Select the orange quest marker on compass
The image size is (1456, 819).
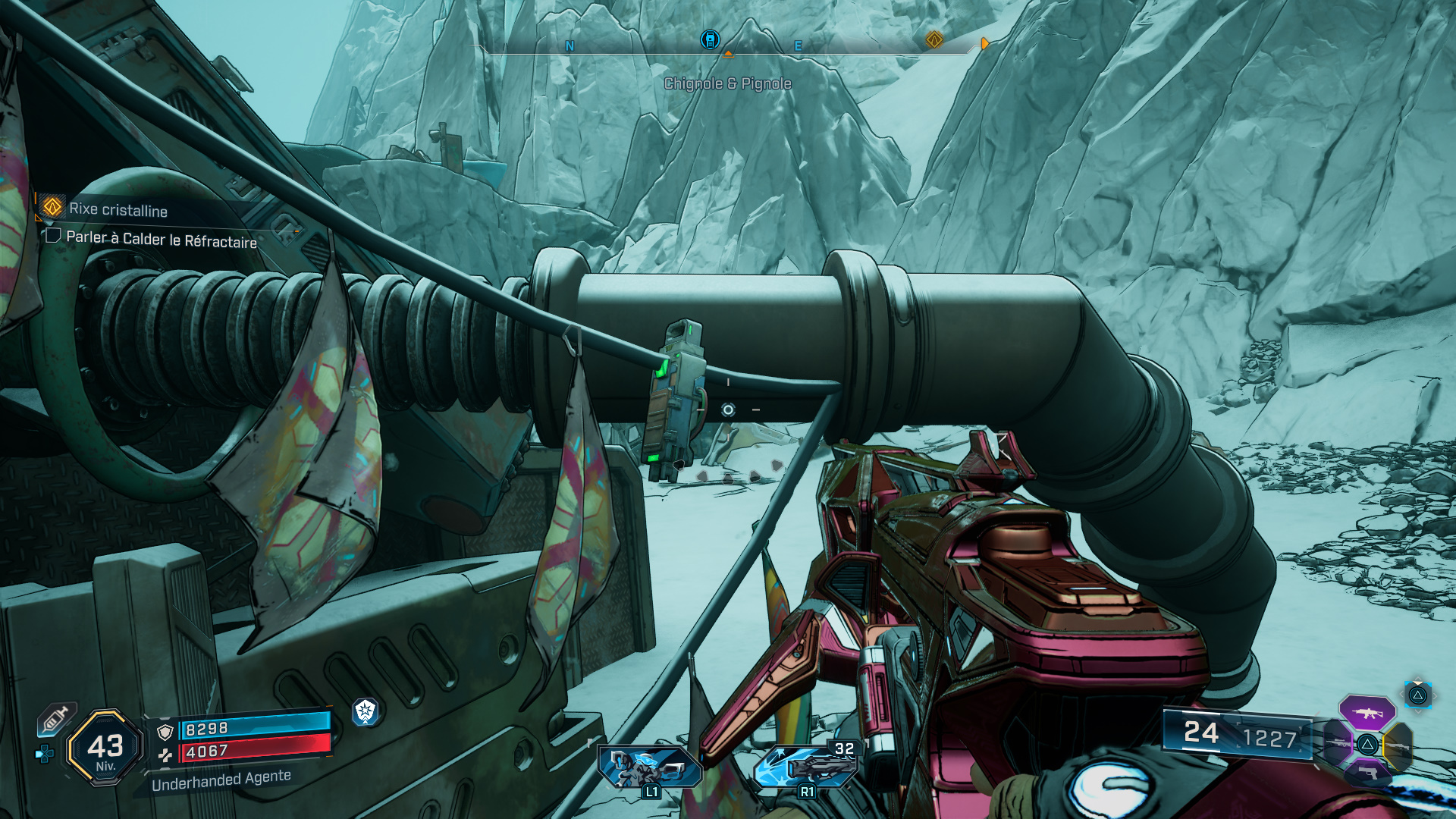pos(934,39)
